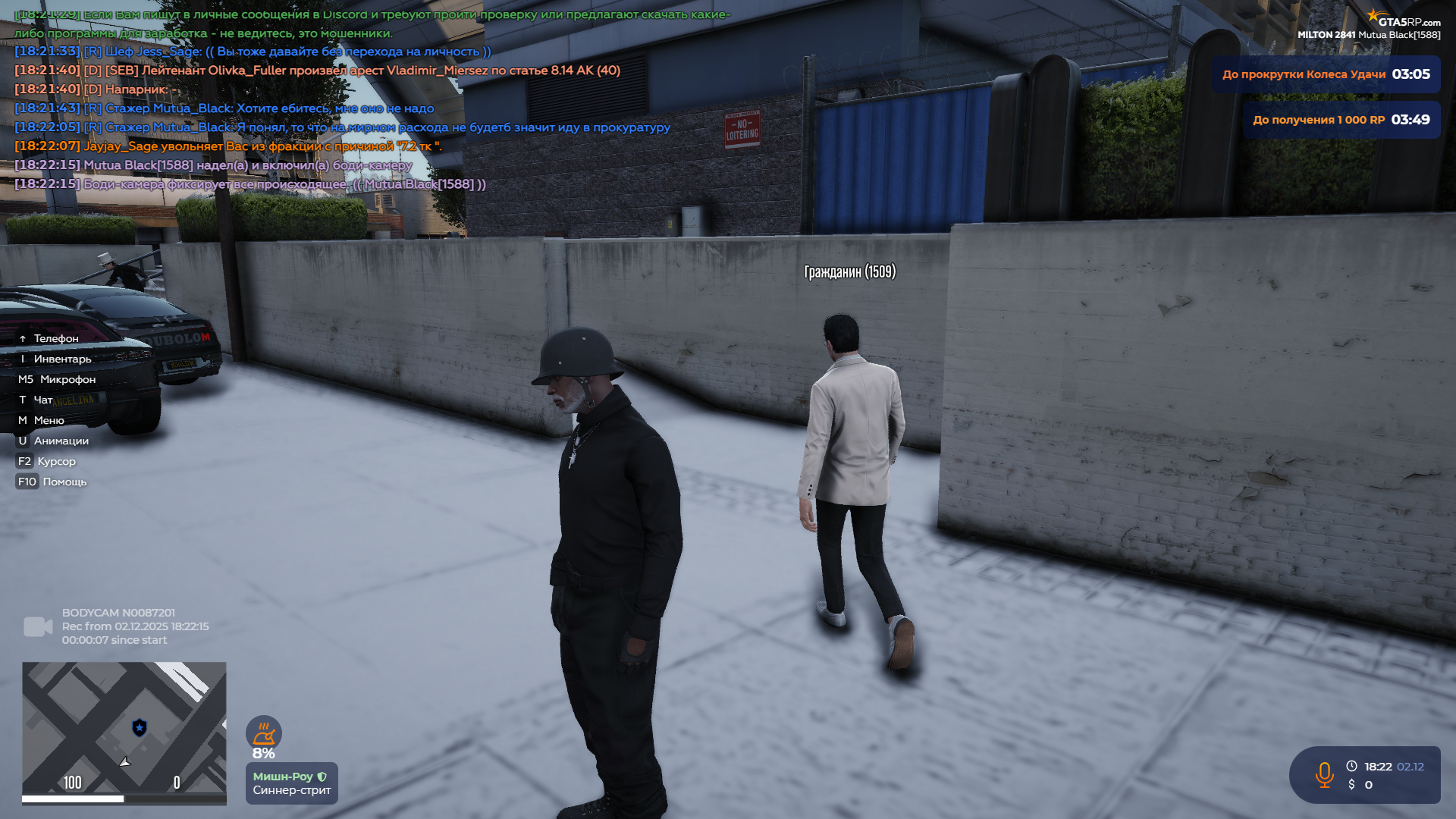Click the minimap zoom scale bar
Viewport: 1456px width, 819px height.
124,798
